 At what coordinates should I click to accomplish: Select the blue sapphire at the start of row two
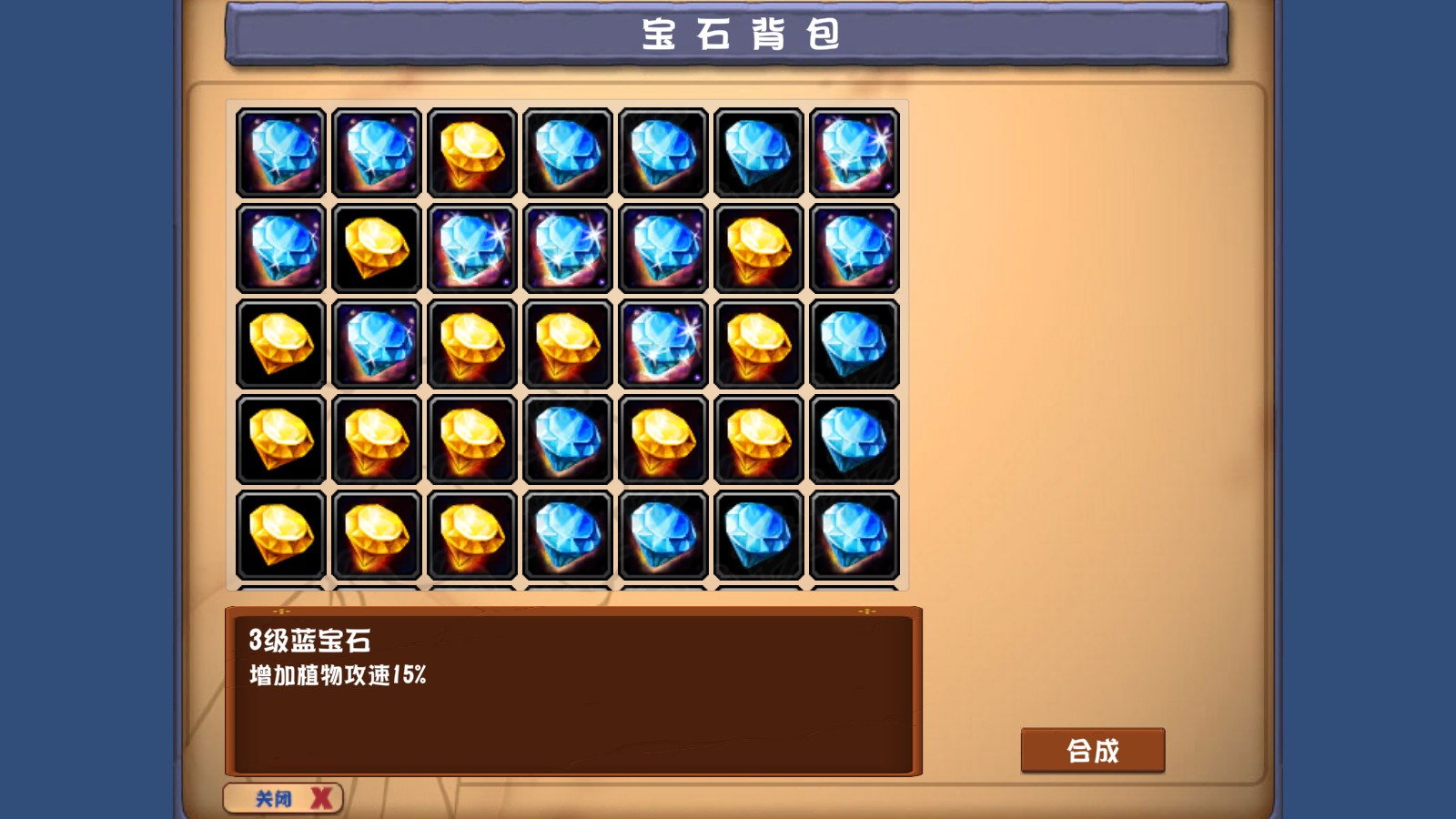(279, 248)
